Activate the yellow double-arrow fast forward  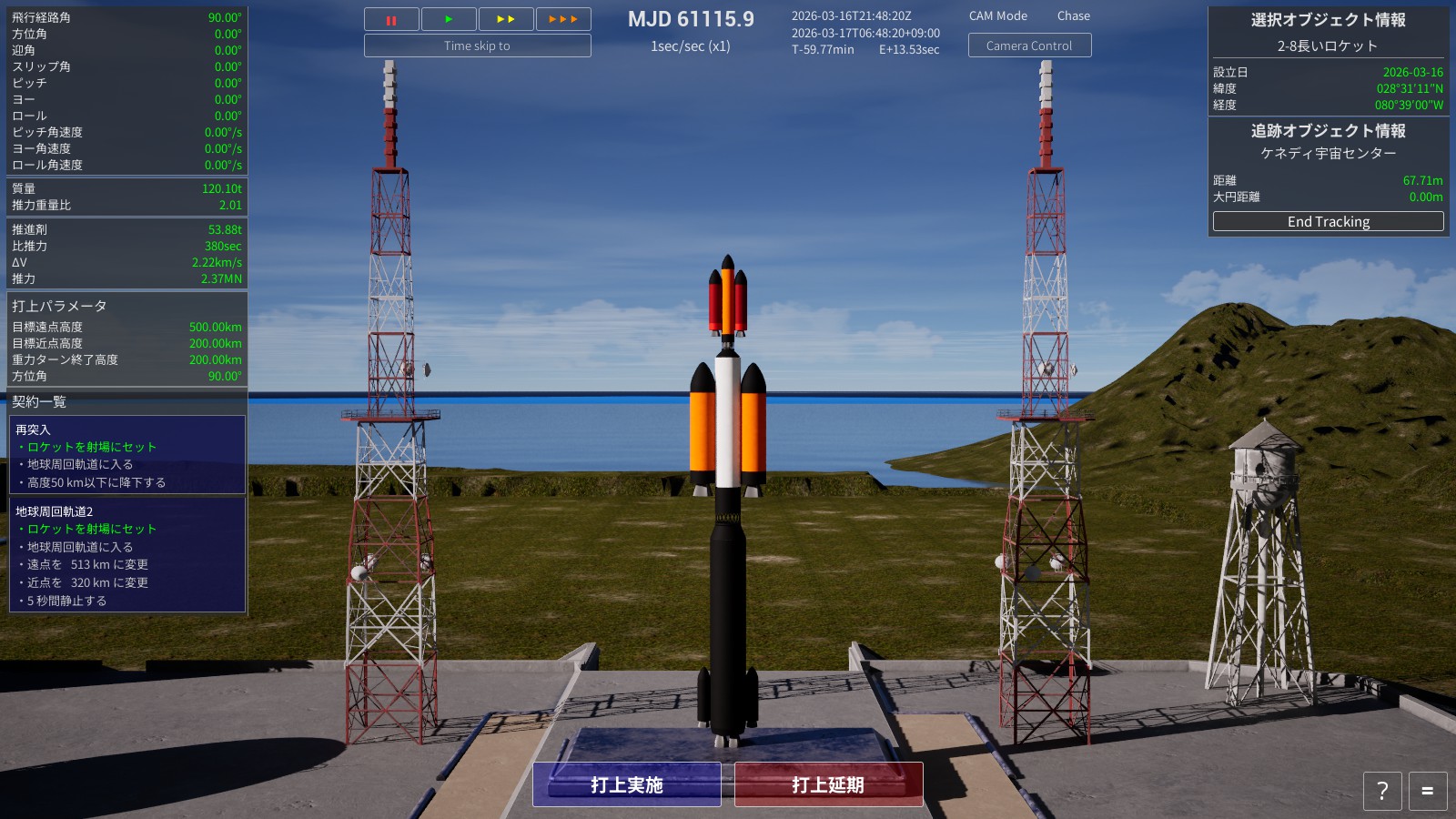coord(506,19)
